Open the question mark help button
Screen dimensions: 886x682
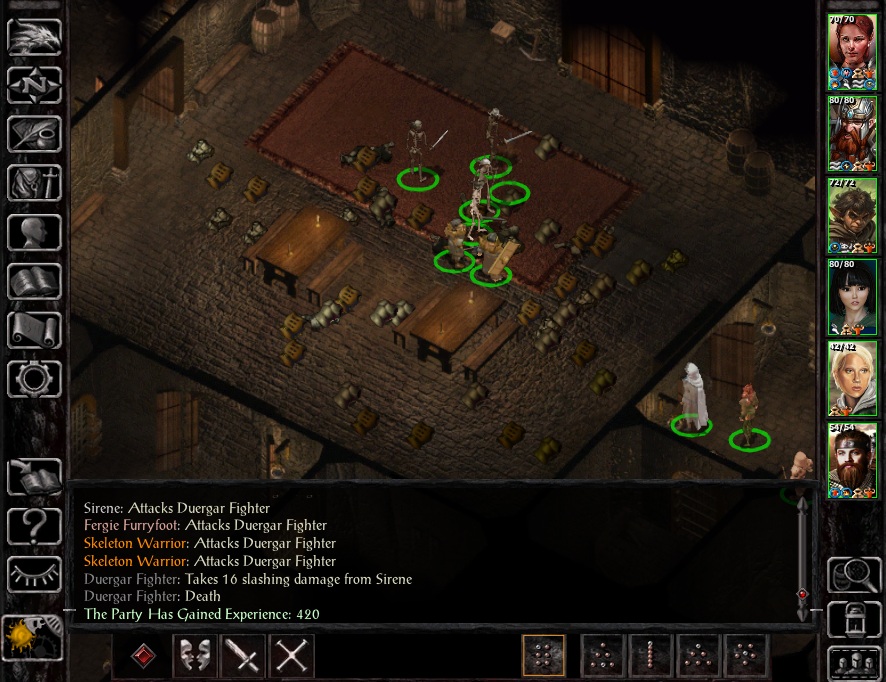pyautogui.click(x=34, y=525)
